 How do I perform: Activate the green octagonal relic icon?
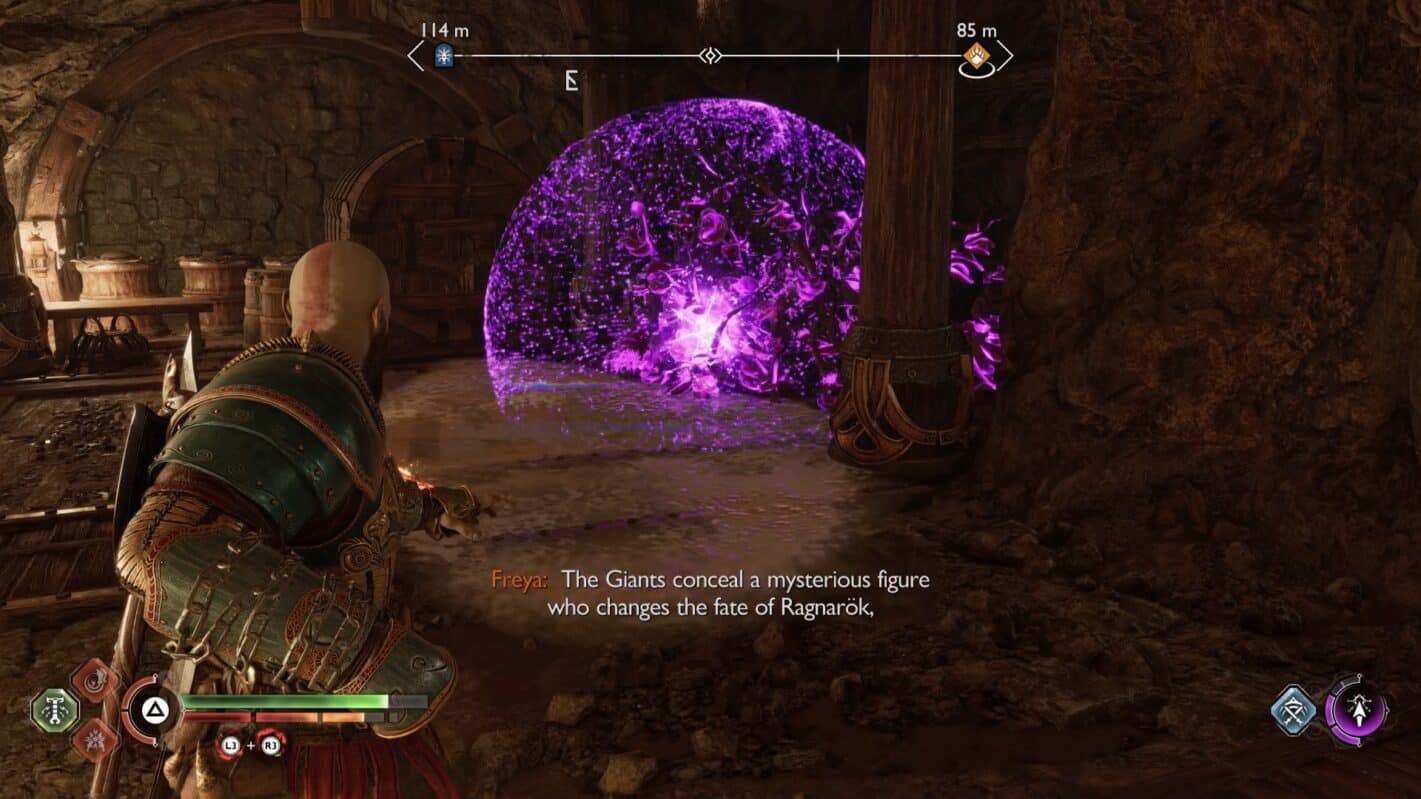click(54, 711)
